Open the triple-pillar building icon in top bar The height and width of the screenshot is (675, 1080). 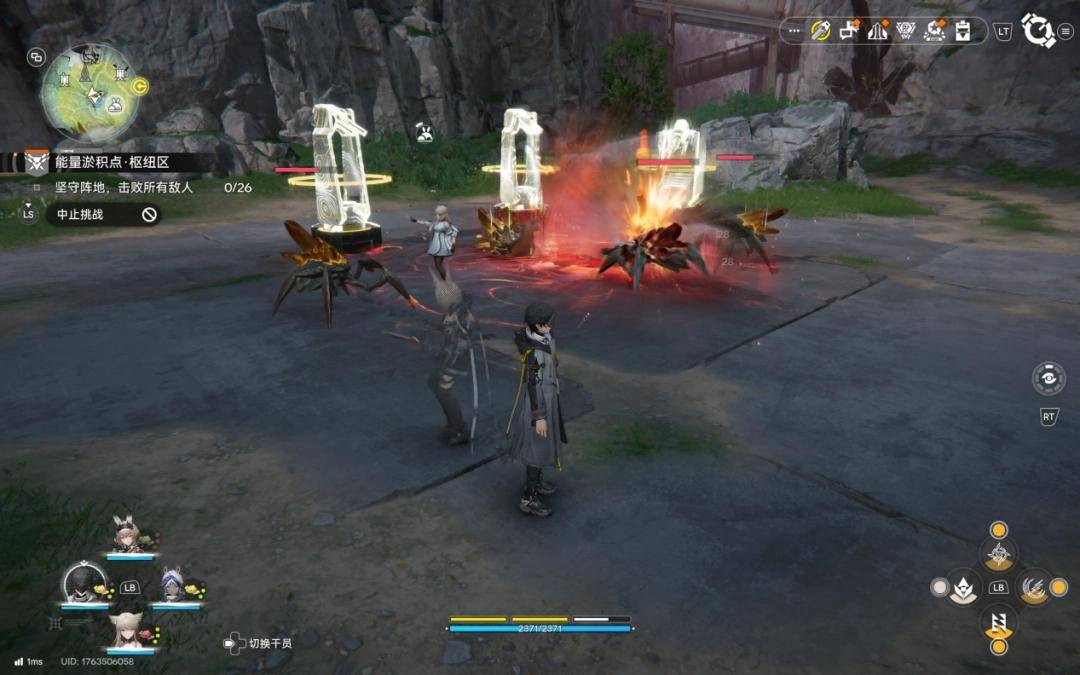tap(878, 31)
